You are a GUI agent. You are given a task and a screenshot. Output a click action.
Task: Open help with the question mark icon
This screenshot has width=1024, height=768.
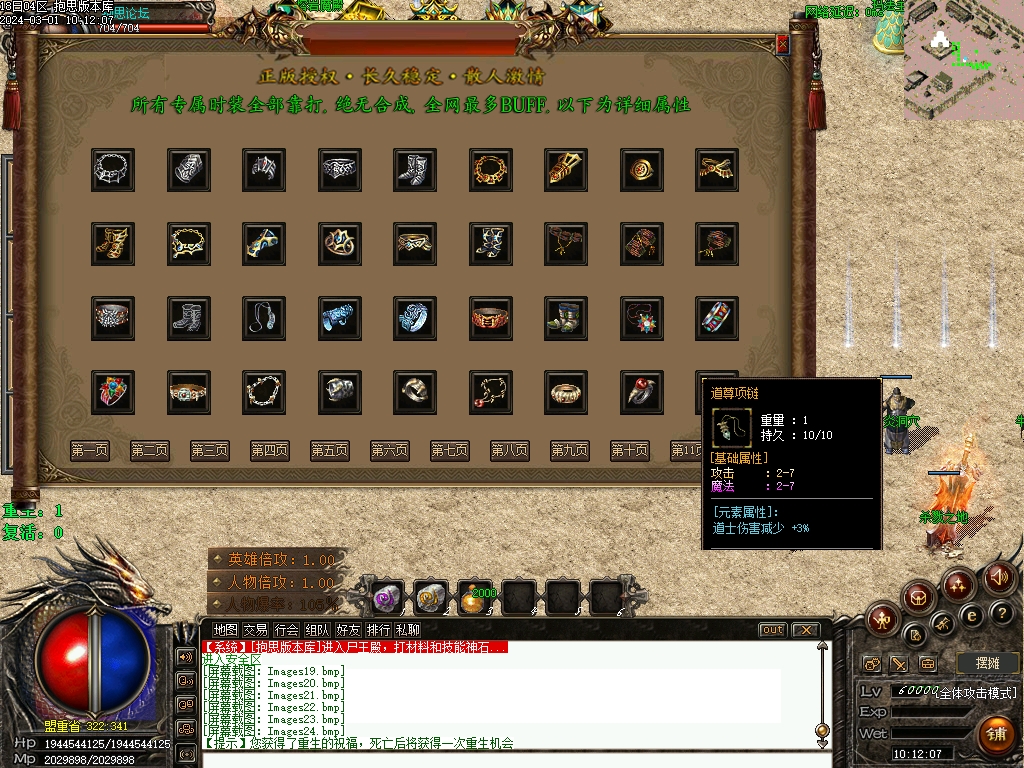pyautogui.click(x=1001, y=612)
